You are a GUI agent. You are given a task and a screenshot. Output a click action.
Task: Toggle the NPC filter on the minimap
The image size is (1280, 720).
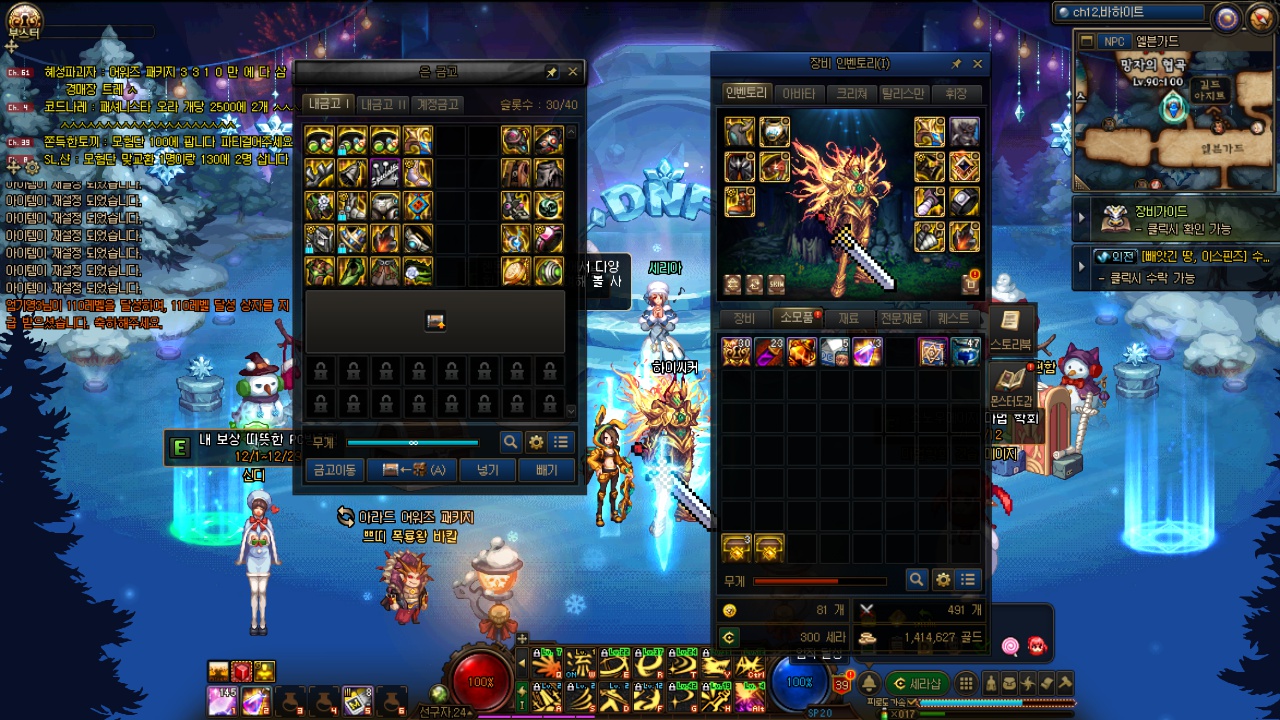[x=1113, y=41]
